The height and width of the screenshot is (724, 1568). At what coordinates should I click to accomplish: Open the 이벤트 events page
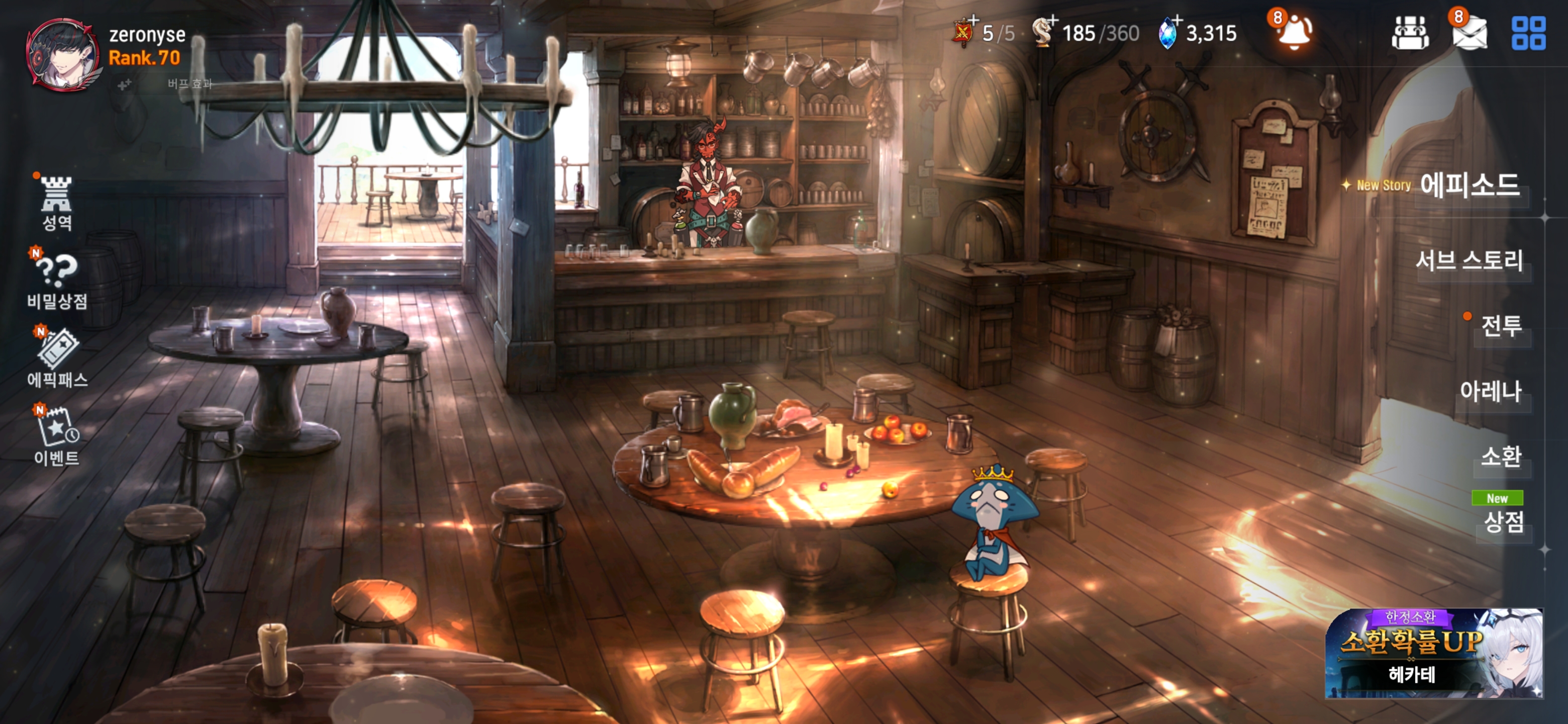pos(57,436)
